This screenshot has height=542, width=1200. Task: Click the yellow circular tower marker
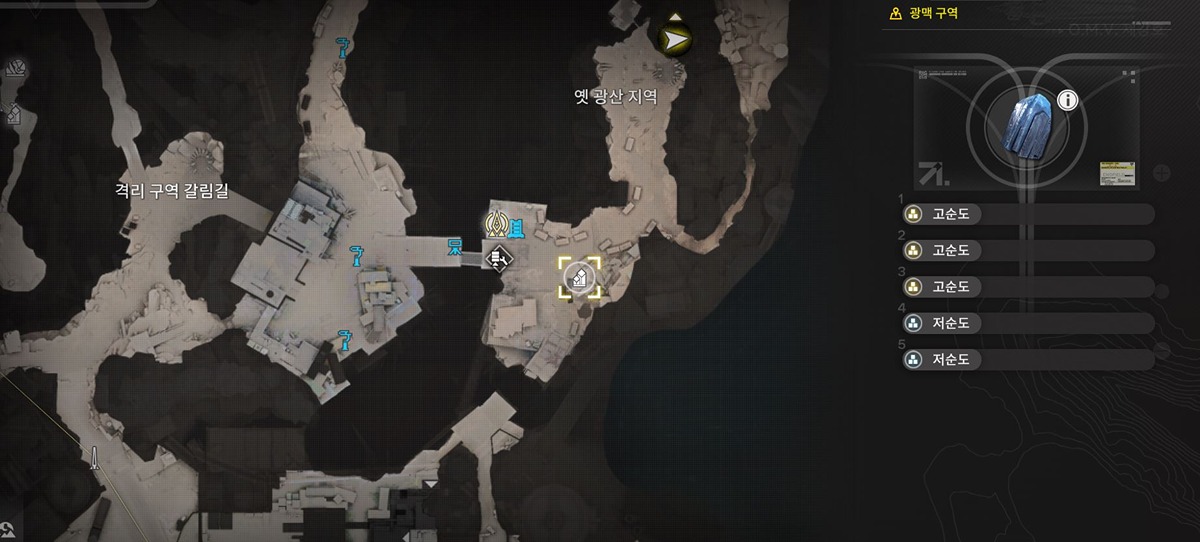tap(496, 224)
